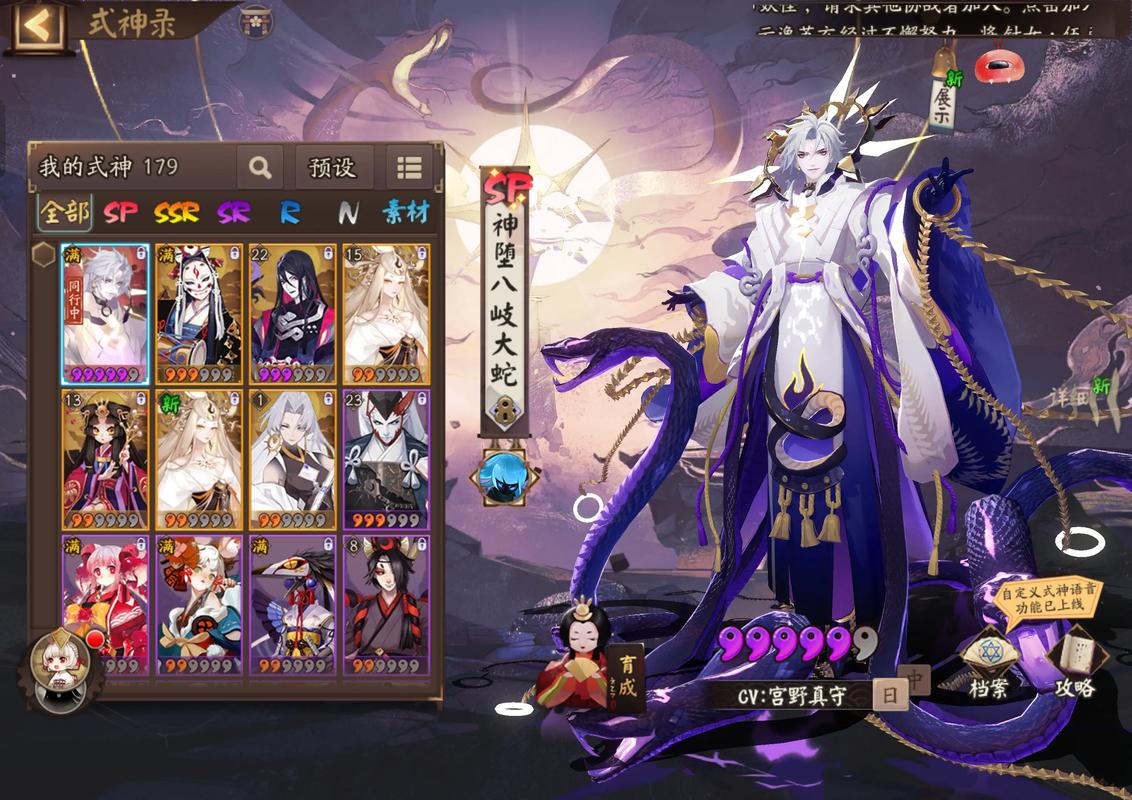
Task: Open the 预设 preset button
Action: (x=333, y=167)
